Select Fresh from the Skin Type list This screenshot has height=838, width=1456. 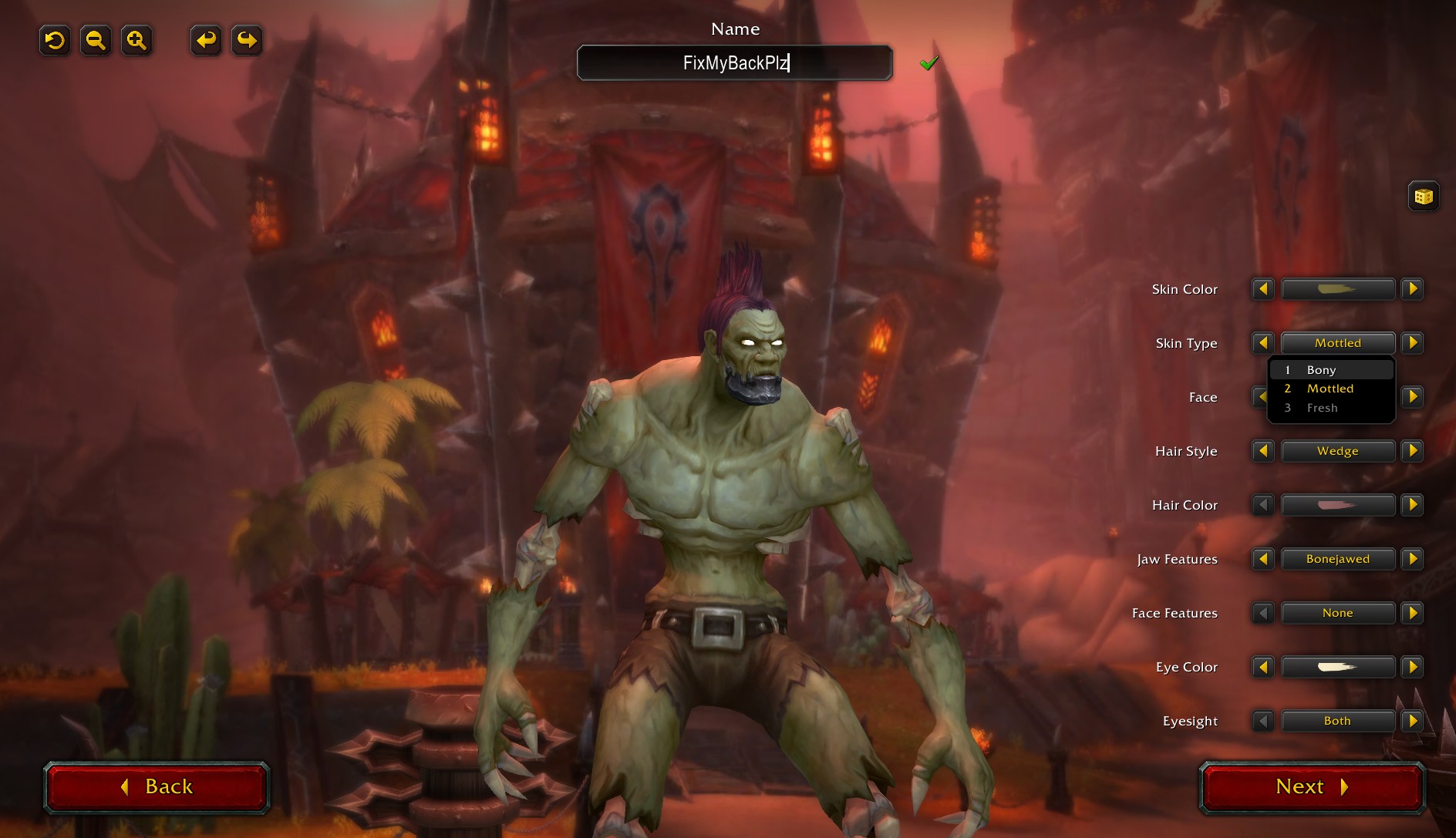1325,407
